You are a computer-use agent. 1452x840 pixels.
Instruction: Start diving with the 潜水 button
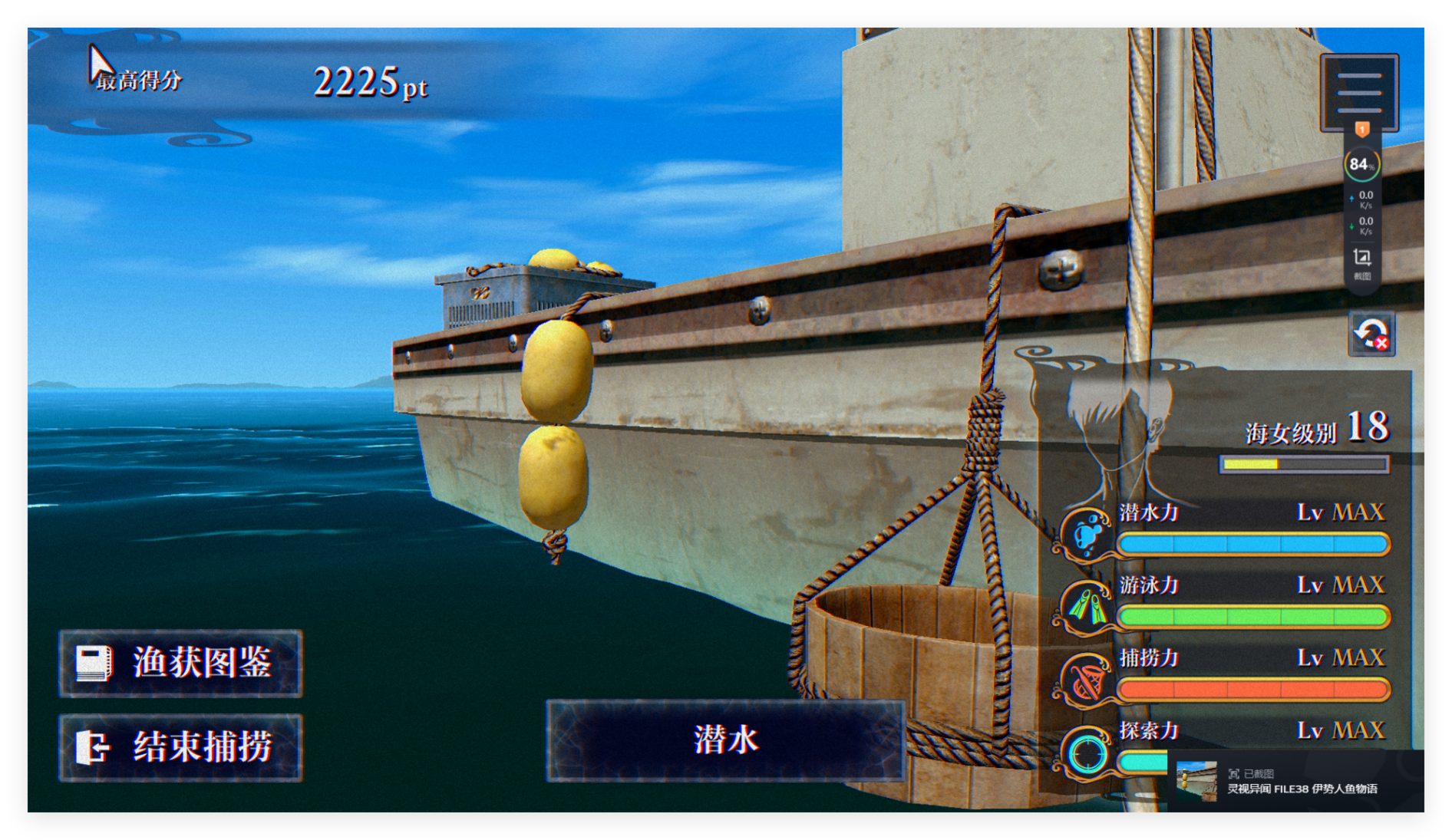click(725, 740)
